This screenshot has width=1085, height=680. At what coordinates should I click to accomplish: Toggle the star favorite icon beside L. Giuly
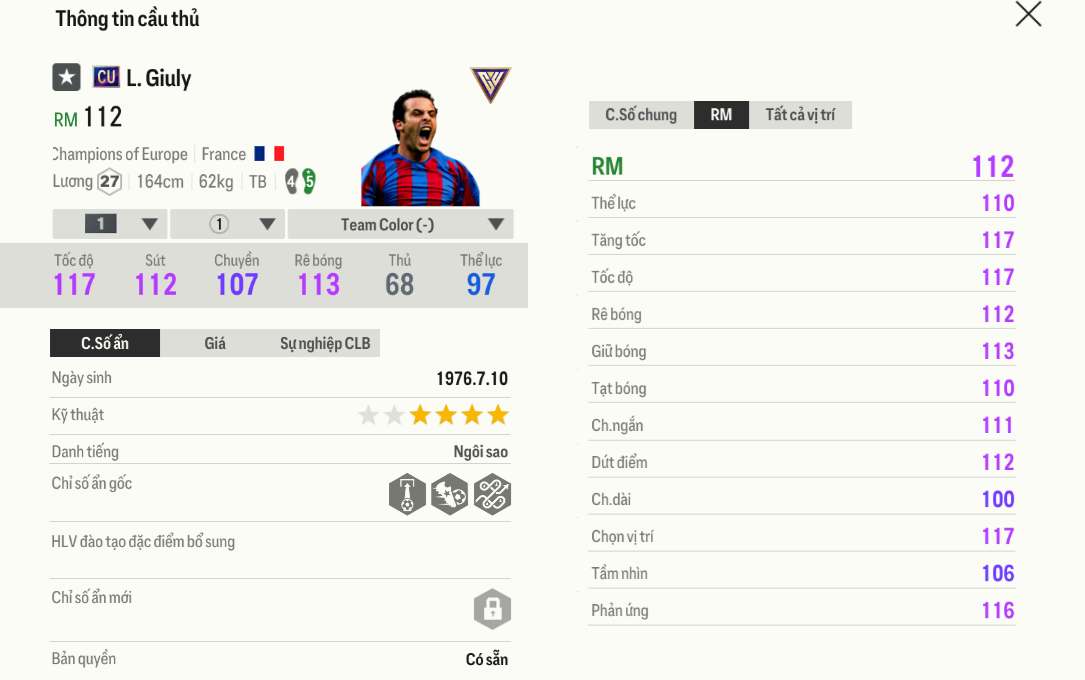click(x=67, y=77)
